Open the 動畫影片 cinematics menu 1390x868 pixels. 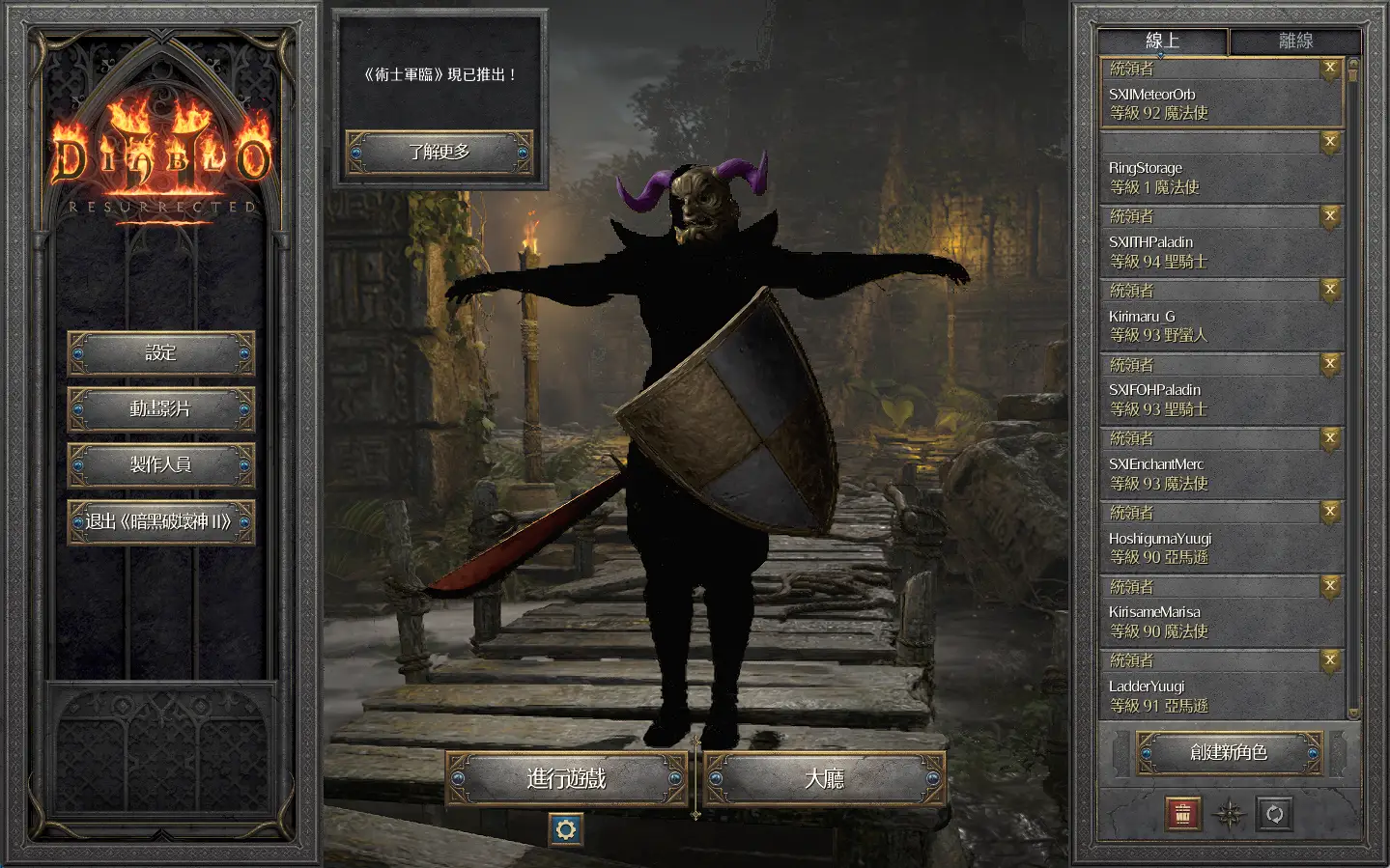point(160,409)
